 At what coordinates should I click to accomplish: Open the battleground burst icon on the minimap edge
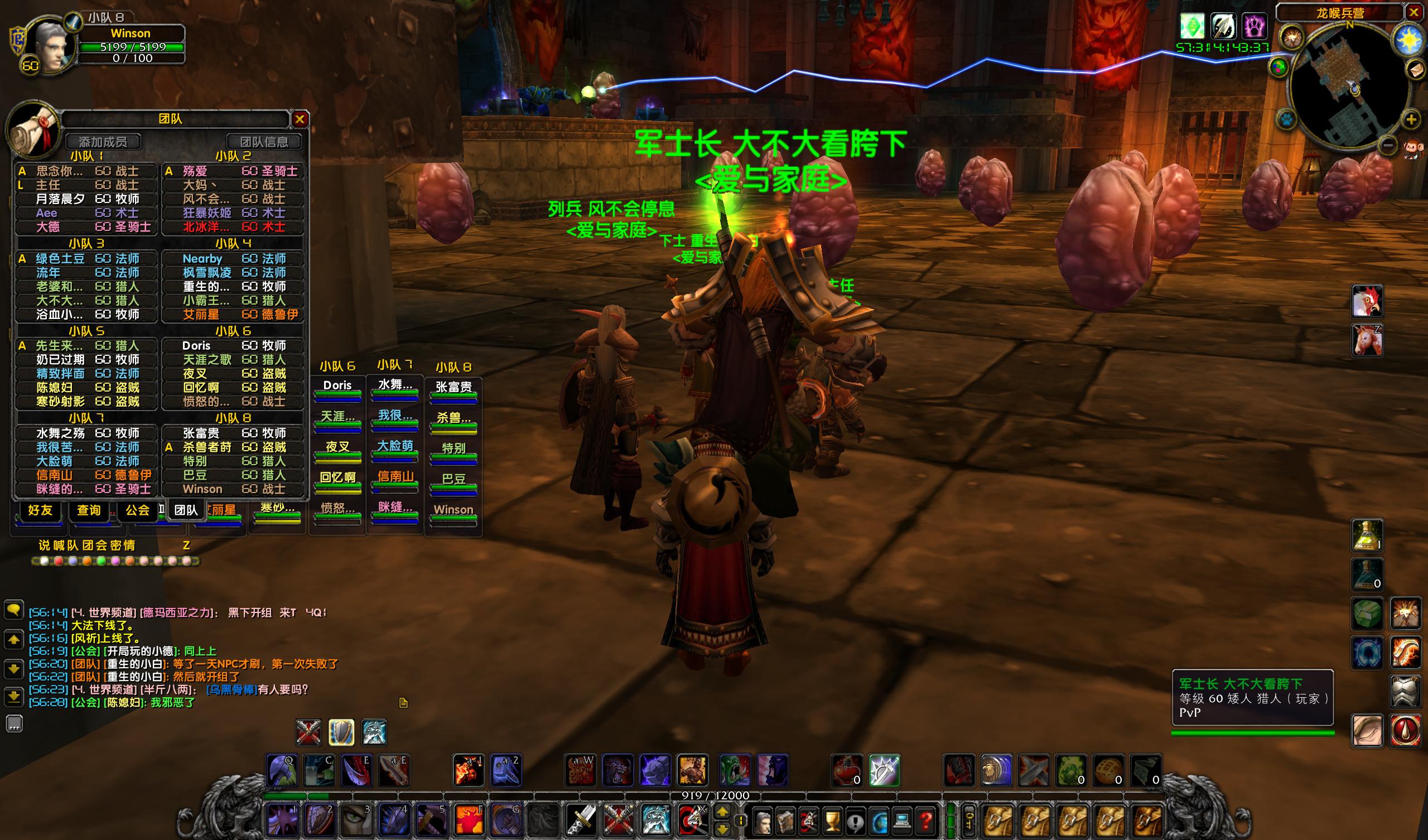point(1291,38)
